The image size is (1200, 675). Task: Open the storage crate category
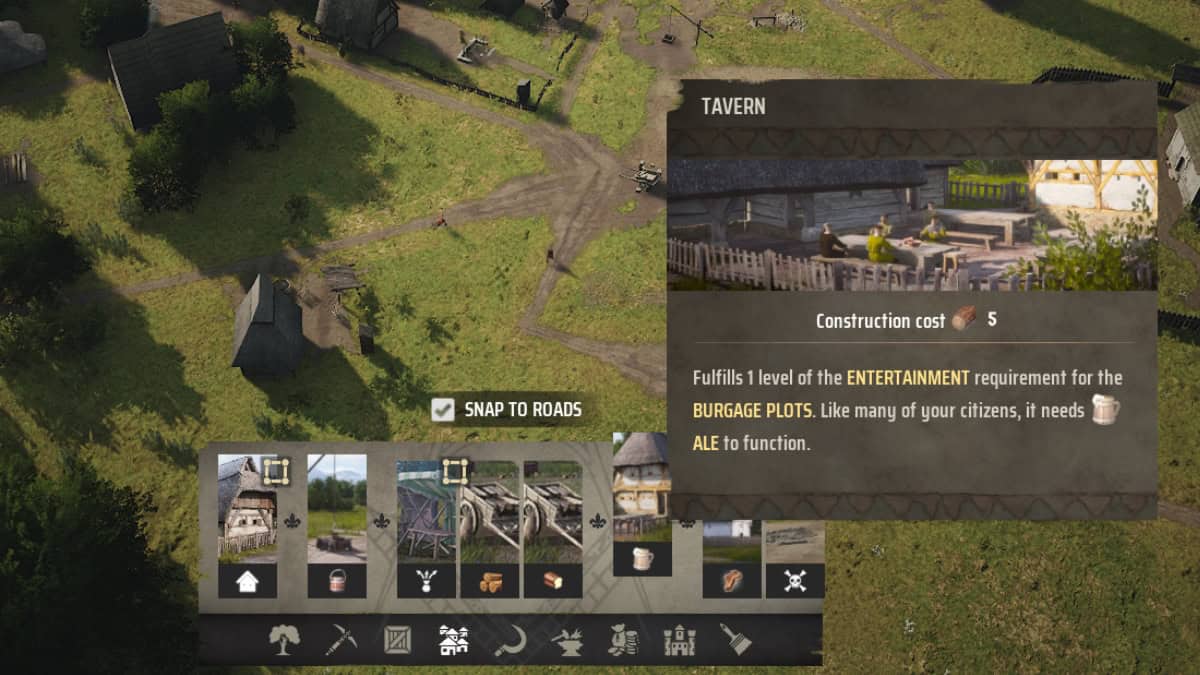click(398, 640)
